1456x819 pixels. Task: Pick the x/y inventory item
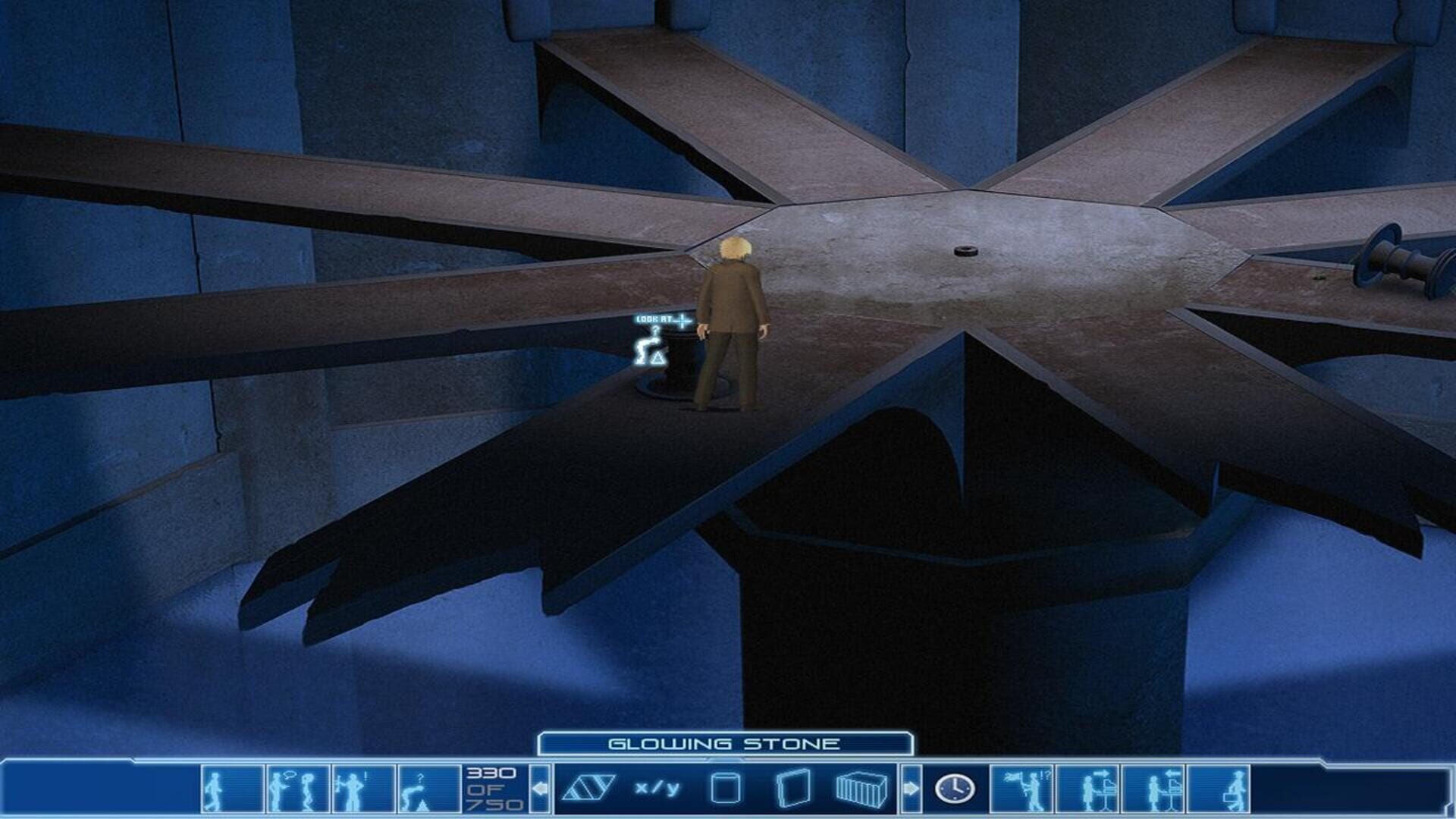657,789
